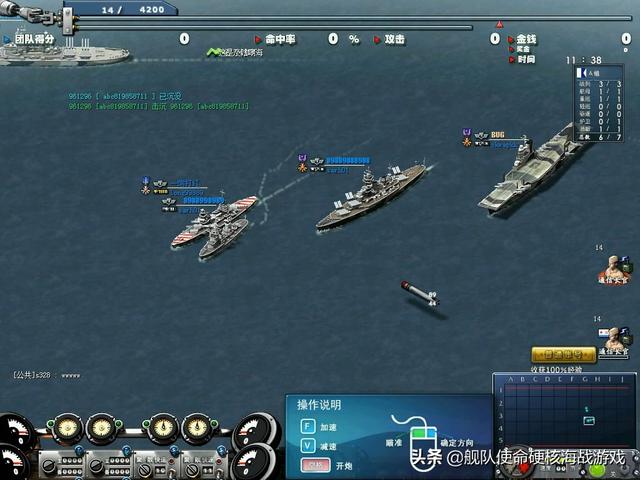Click the 操作说明 controls help panel

pyautogui.click(x=390, y=434)
